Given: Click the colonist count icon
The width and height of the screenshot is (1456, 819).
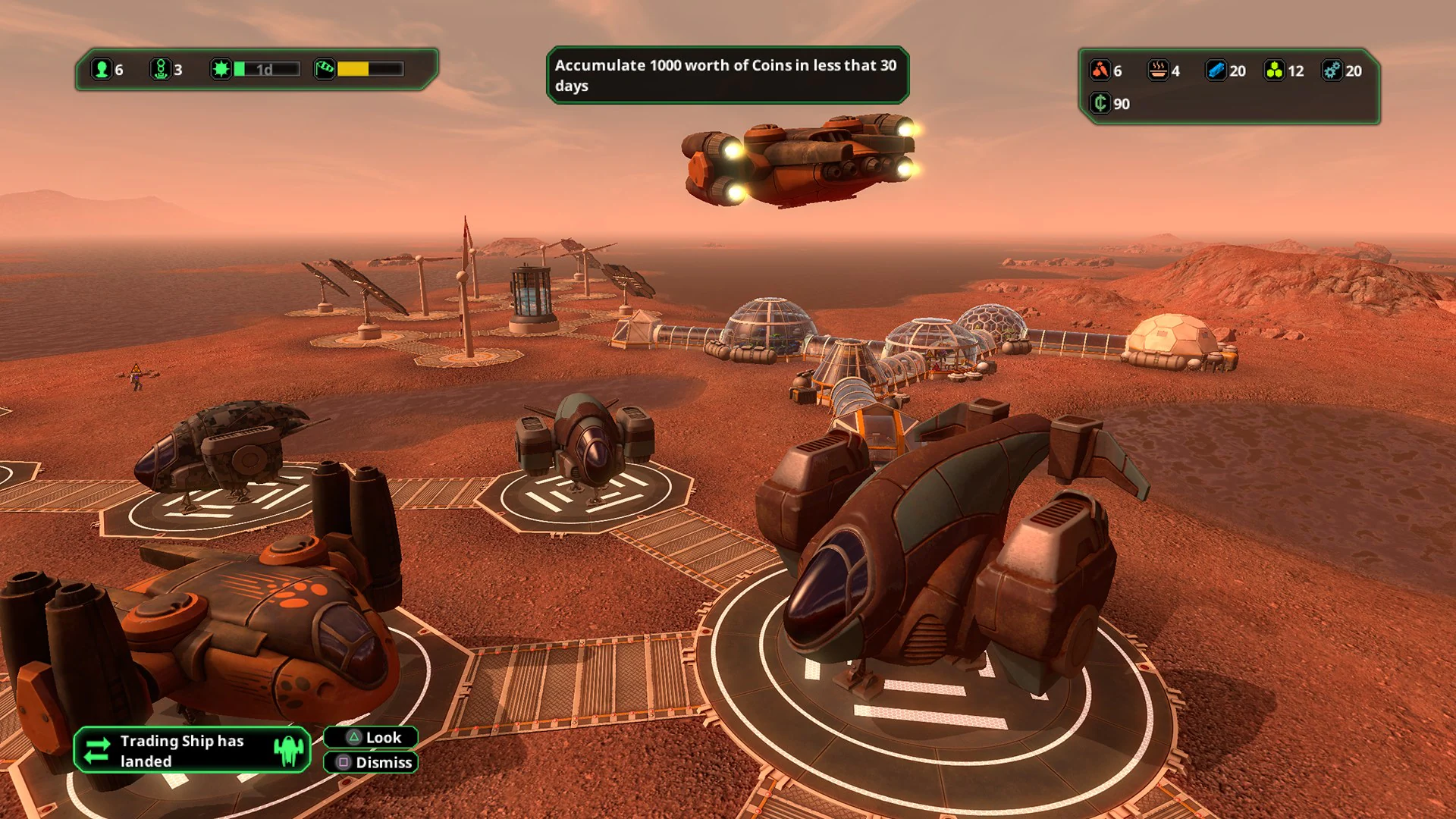Looking at the screenshot, I should pyautogui.click(x=102, y=69).
